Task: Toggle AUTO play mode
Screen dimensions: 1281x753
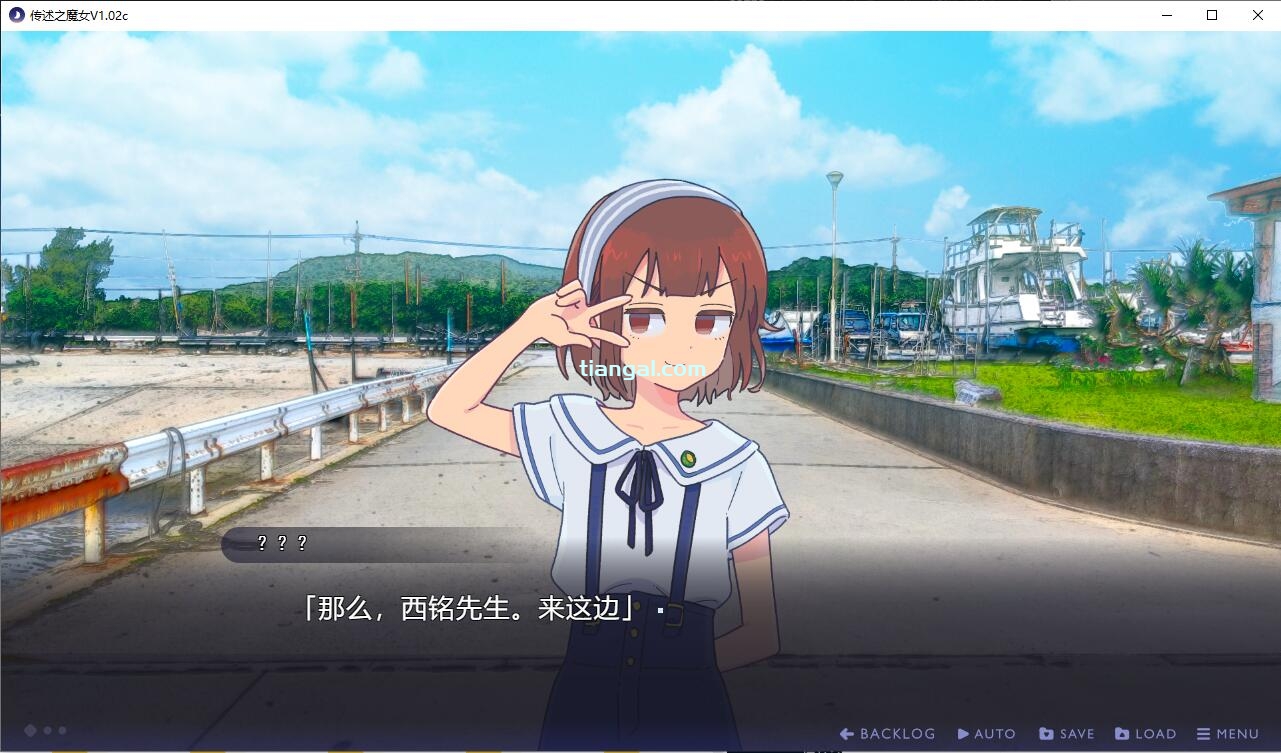Action: [986, 734]
